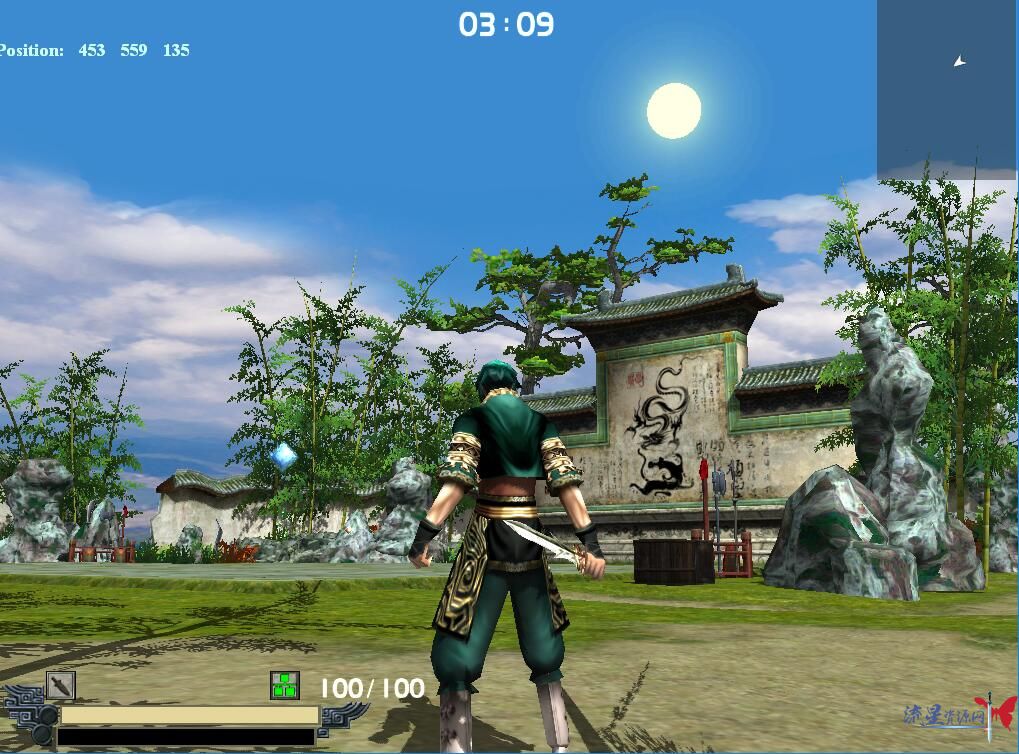The height and width of the screenshot is (754, 1019).
Task: Open the minimap panel
Action: 948,90
